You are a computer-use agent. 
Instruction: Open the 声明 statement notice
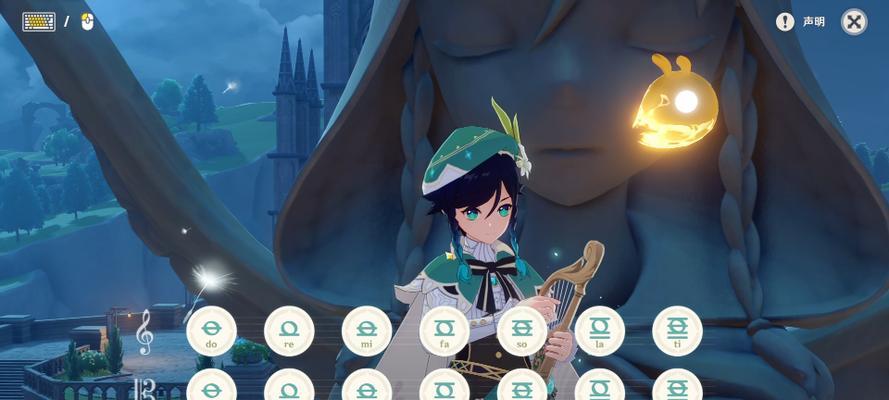pyautogui.click(x=801, y=22)
